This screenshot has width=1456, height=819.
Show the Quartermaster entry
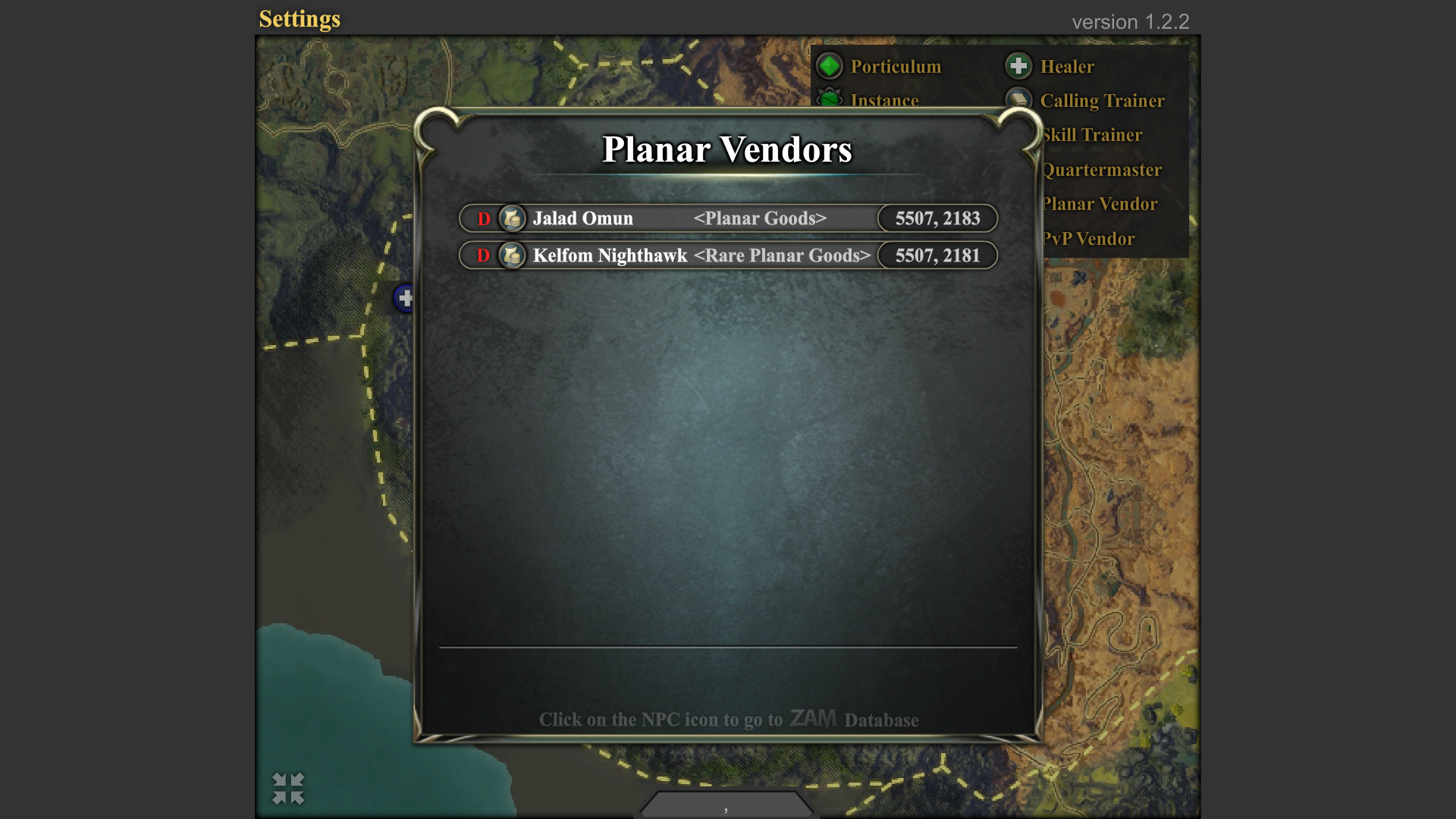click(x=1102, y=170)
